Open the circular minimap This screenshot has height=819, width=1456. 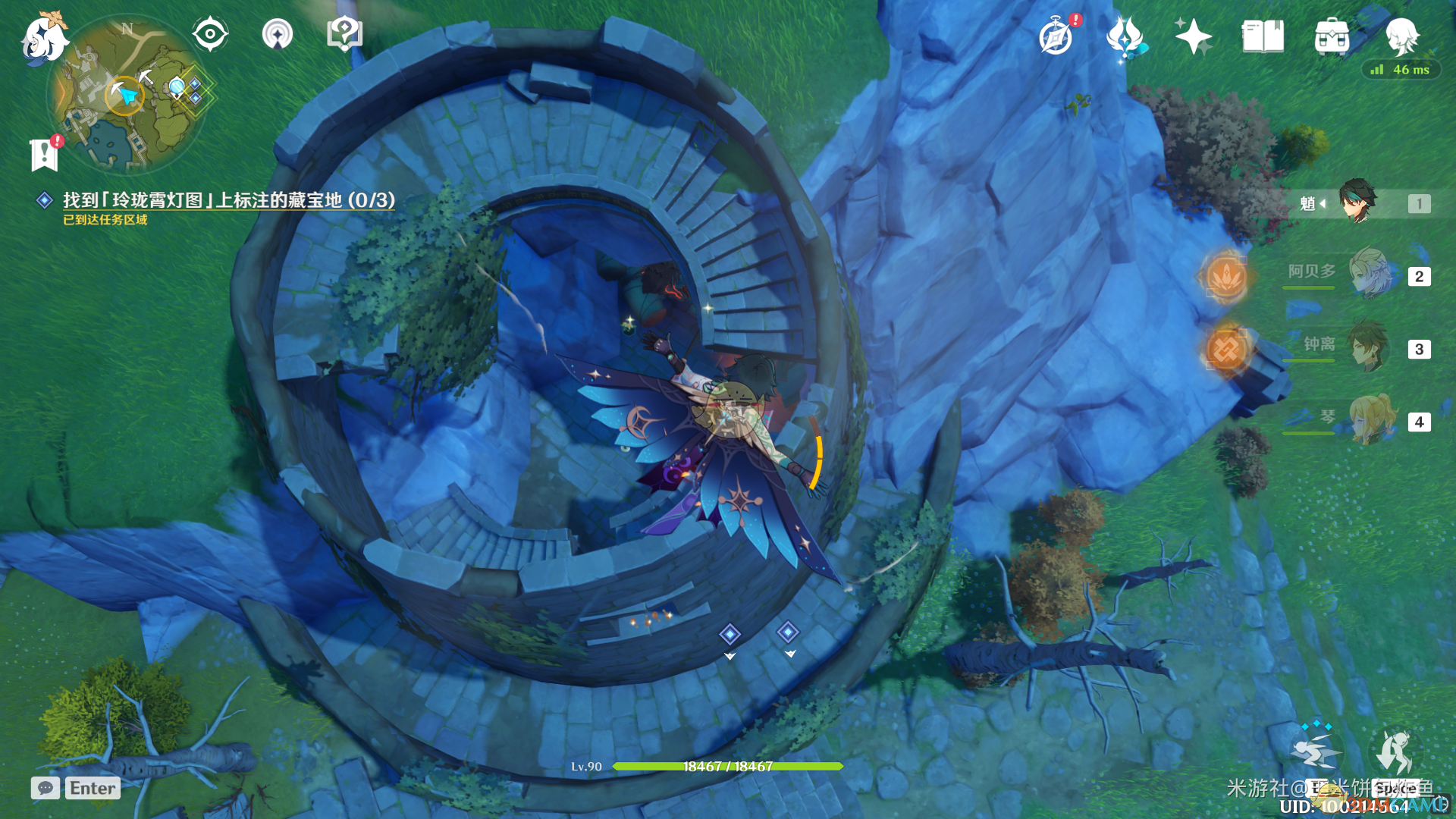tap(127, 95)
